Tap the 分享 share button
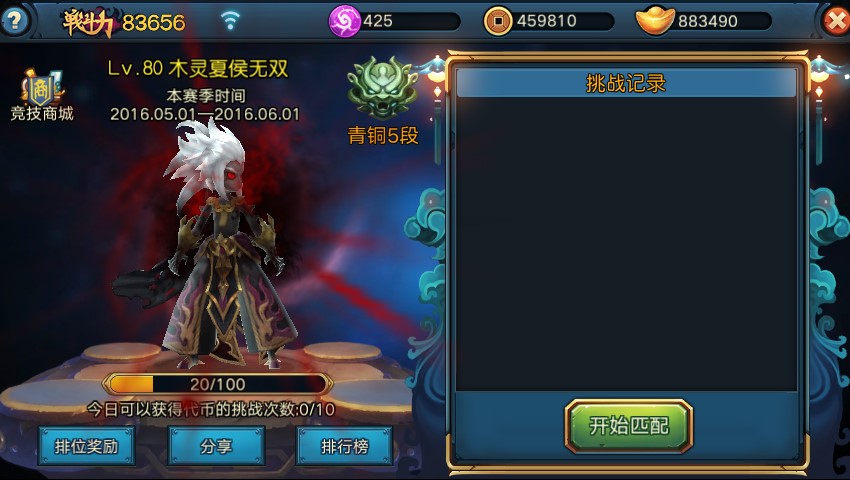Screen dimensions: 850x480 (216, 446)
